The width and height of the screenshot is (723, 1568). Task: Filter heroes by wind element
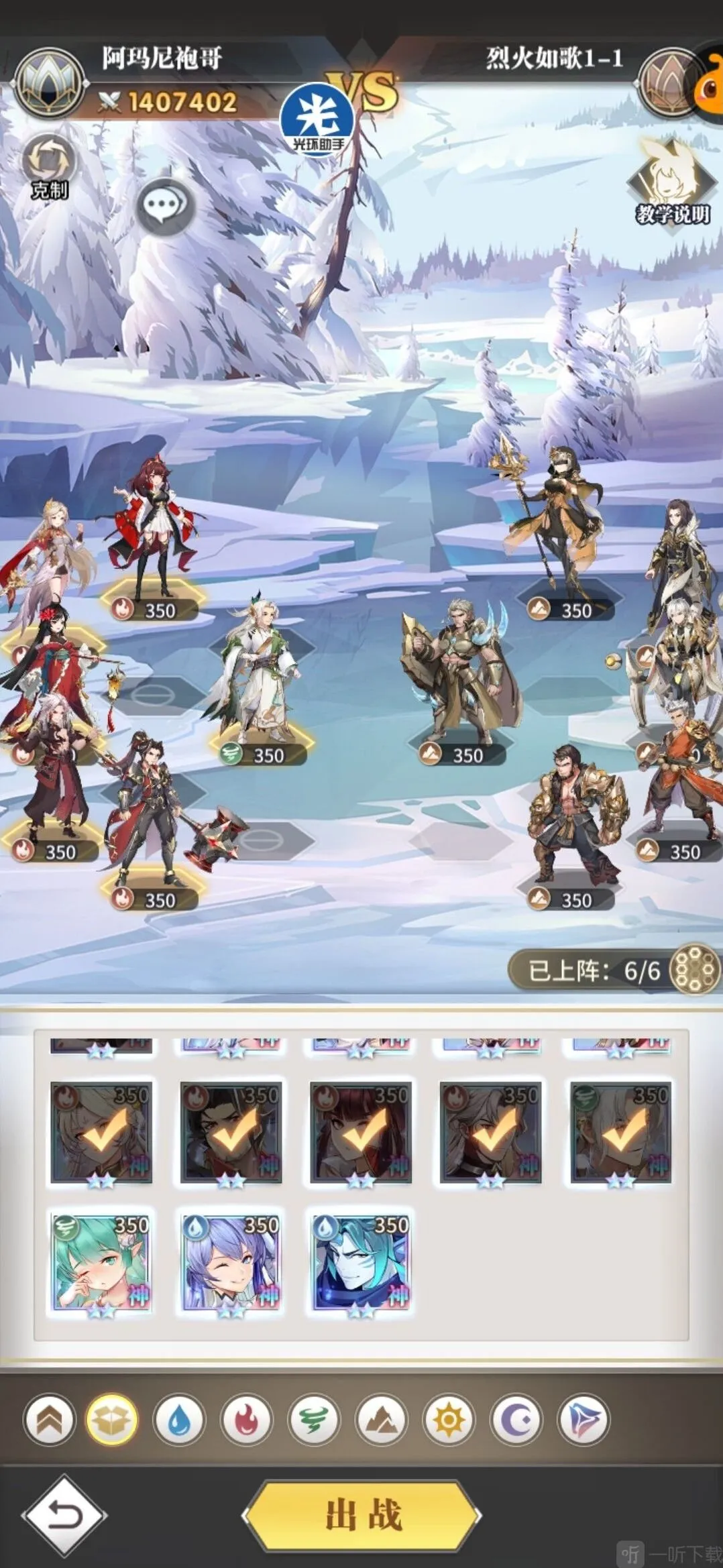point(313,1420)
